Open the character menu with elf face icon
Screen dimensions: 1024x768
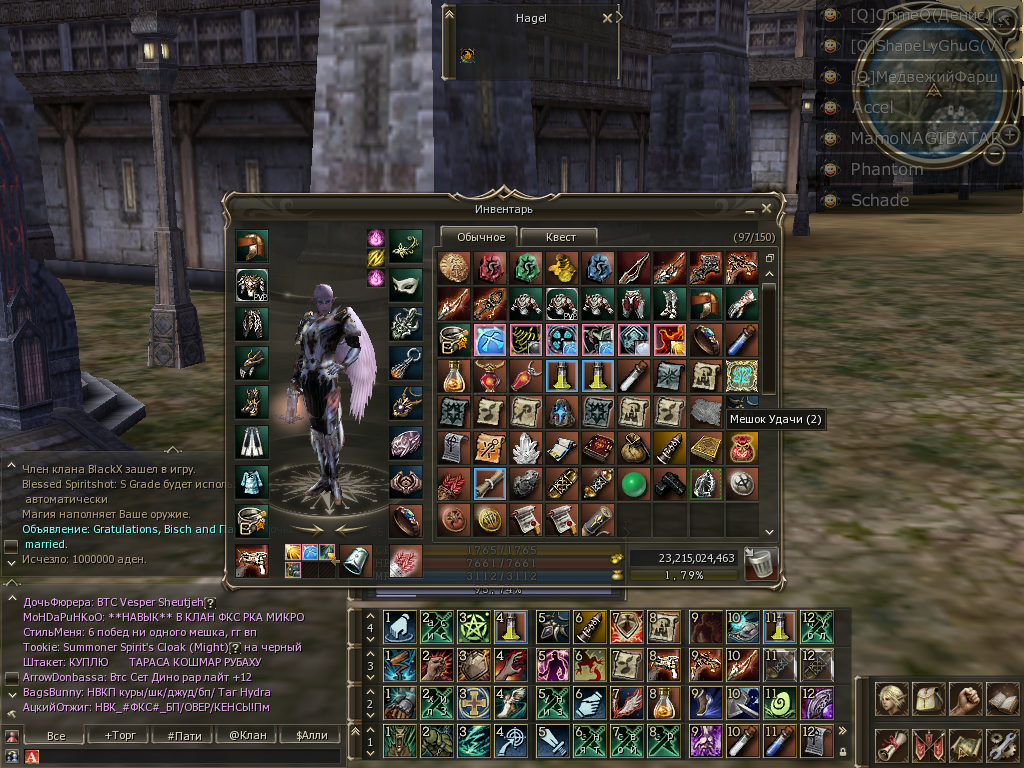point(891,698)
